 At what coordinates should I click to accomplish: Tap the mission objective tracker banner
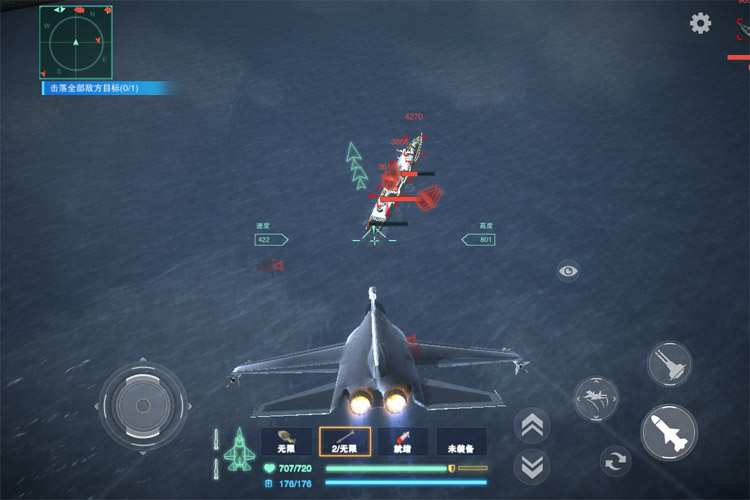coord(108,88)
